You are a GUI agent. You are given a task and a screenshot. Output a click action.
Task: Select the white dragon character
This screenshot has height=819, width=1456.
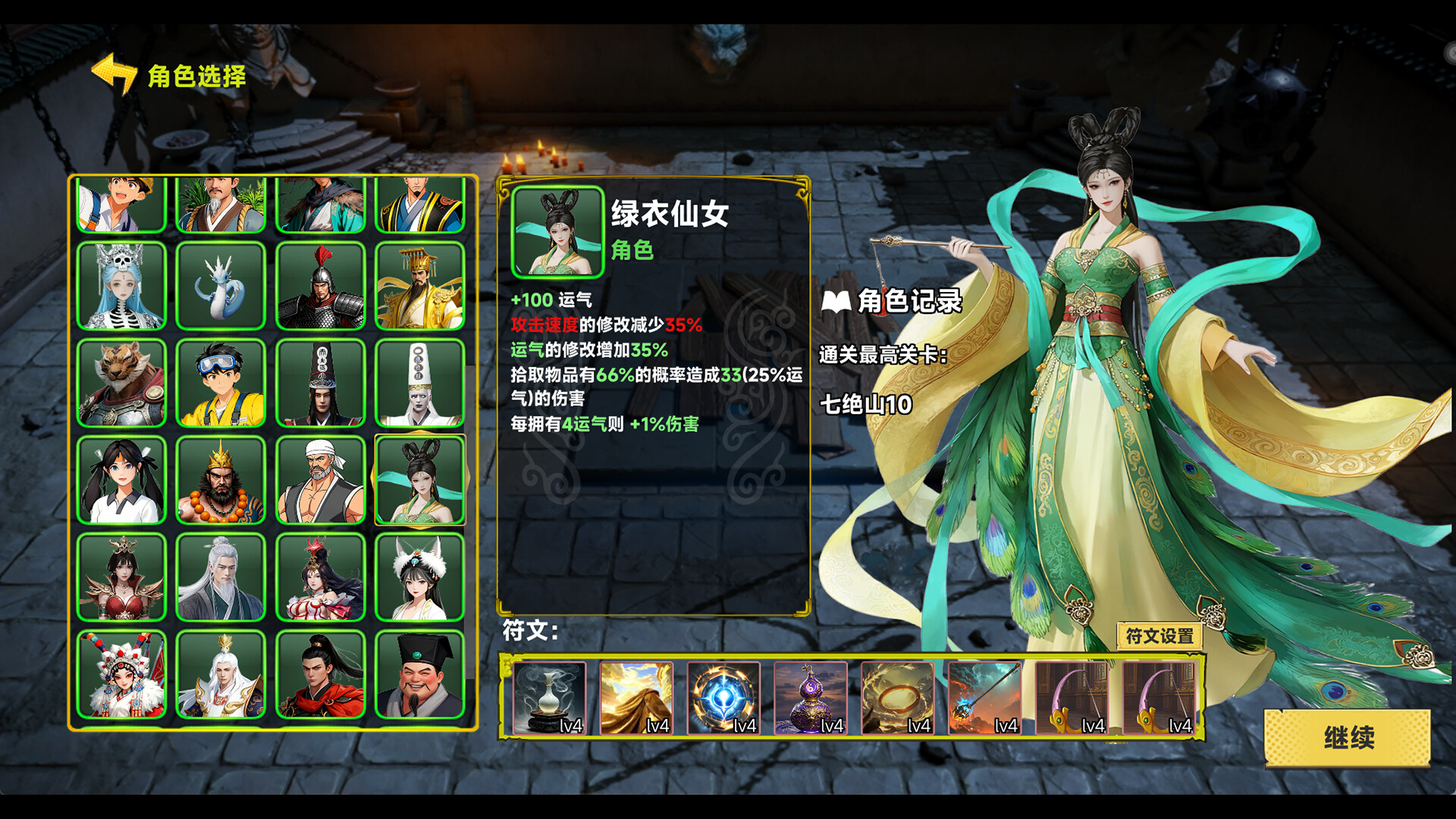(x=221, y=285)
